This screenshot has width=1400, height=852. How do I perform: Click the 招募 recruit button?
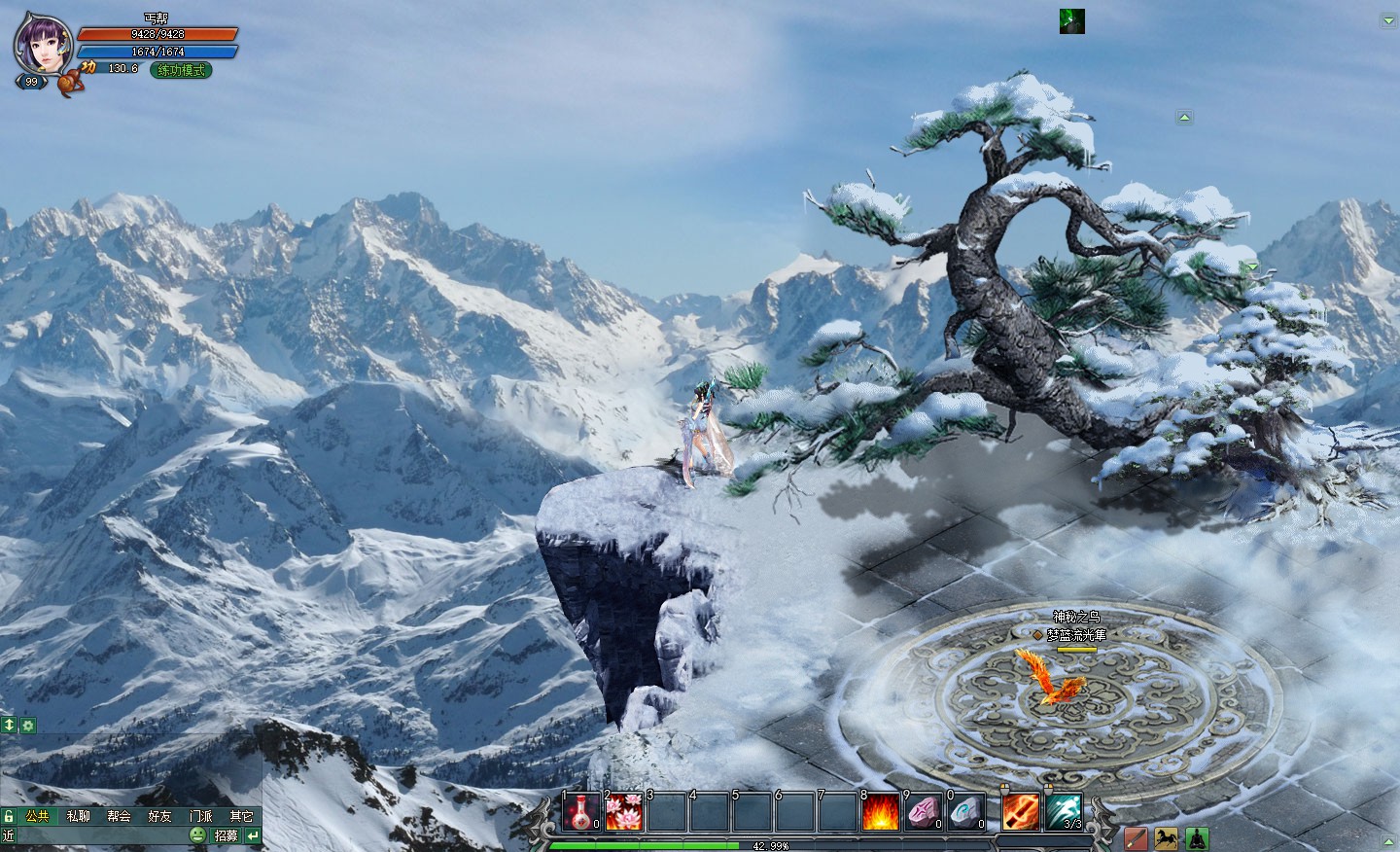[x=226, y=835]
